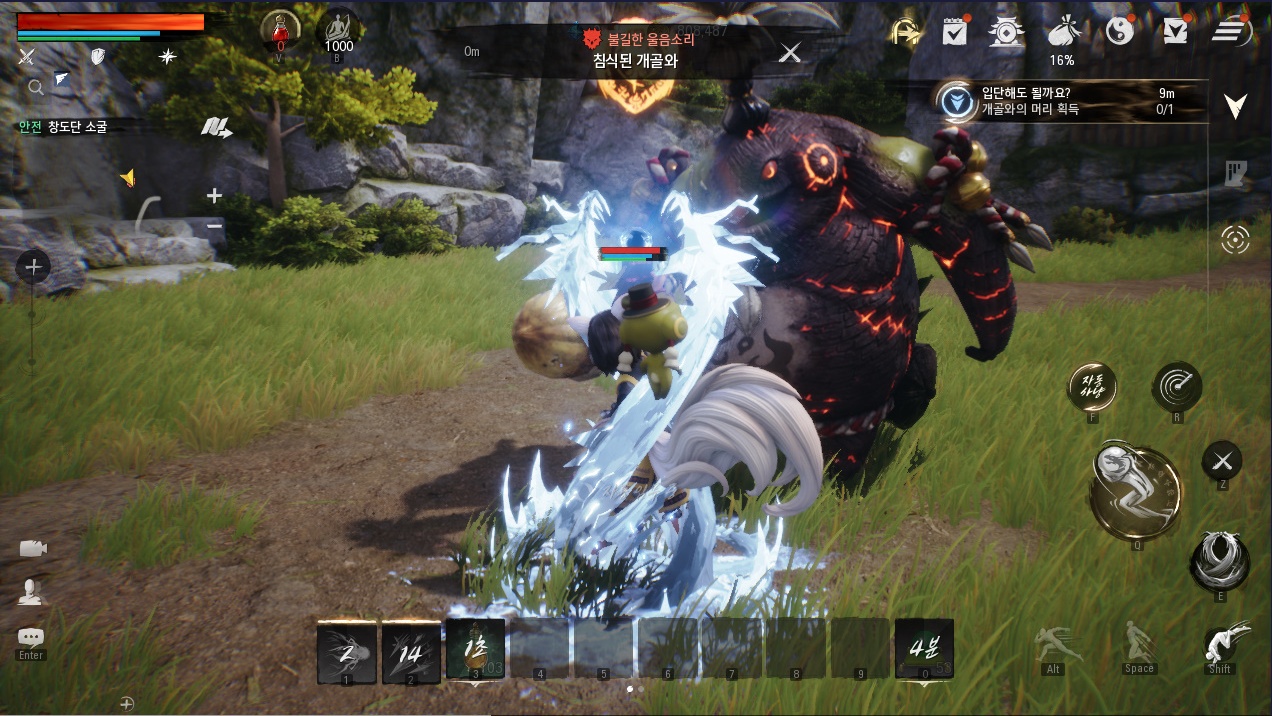Open the yin-yang symbol menu
This screenshot has height=716, width=1272.
1120,32
